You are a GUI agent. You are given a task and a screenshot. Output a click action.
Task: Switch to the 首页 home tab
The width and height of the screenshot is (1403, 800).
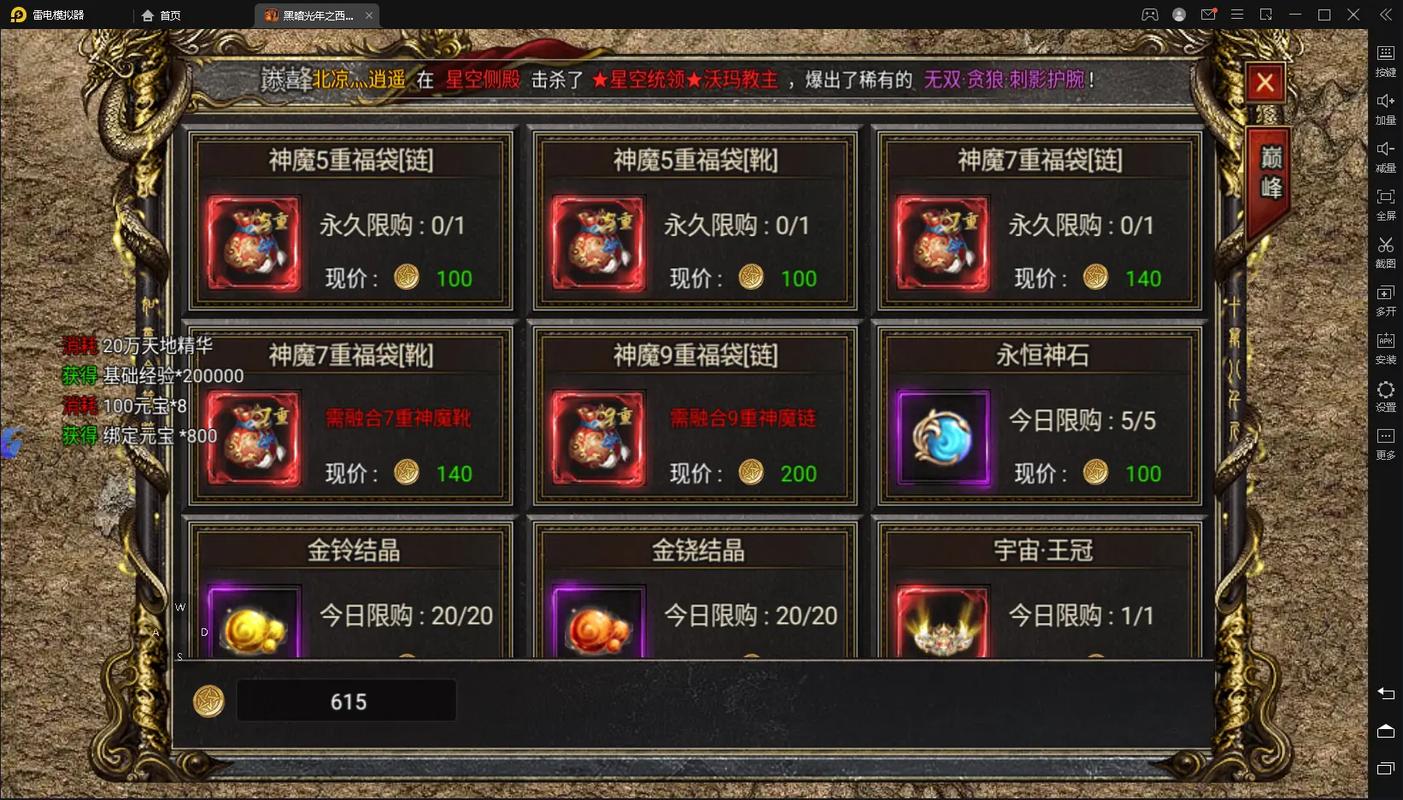point(160,15)
